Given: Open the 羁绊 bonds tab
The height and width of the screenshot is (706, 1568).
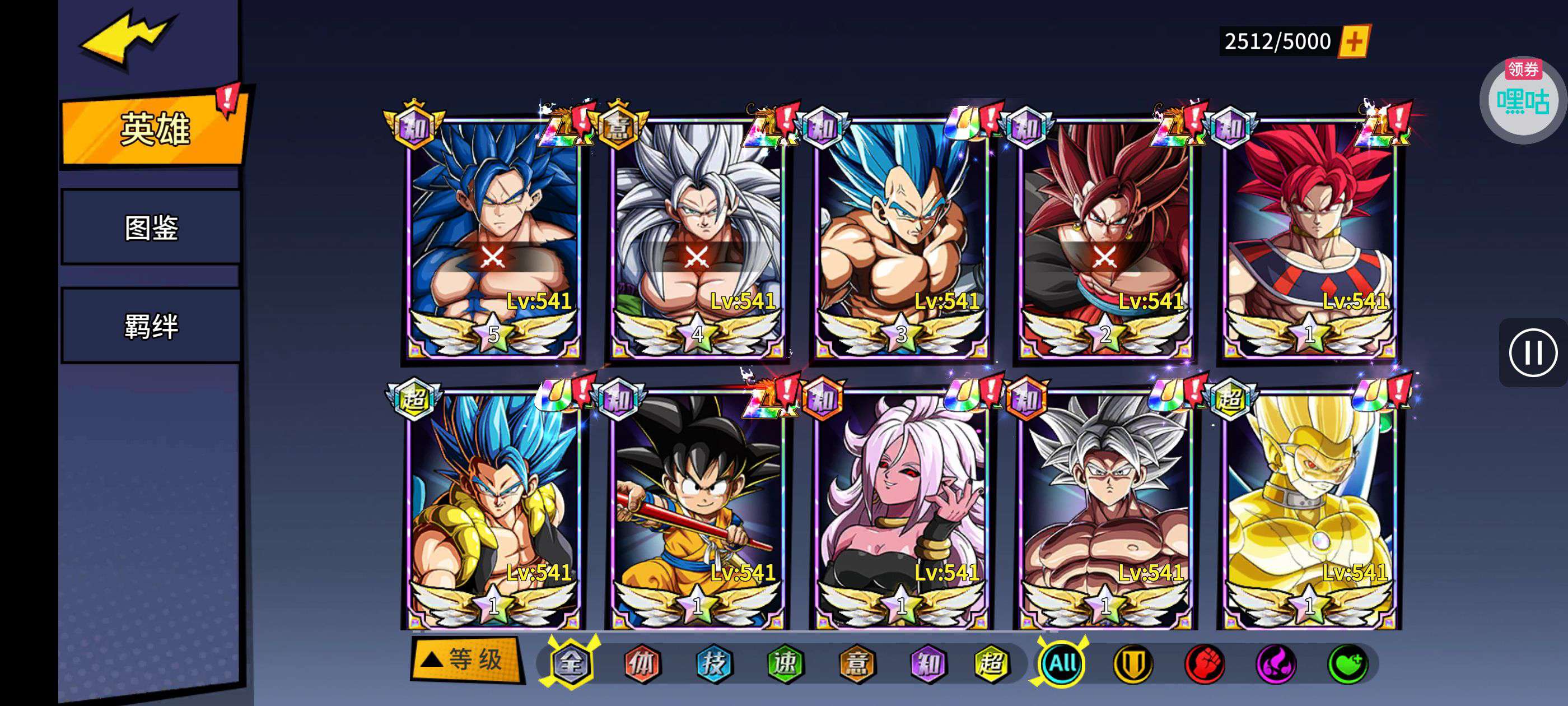Looking at the screenshot, I should click(151, 326).
